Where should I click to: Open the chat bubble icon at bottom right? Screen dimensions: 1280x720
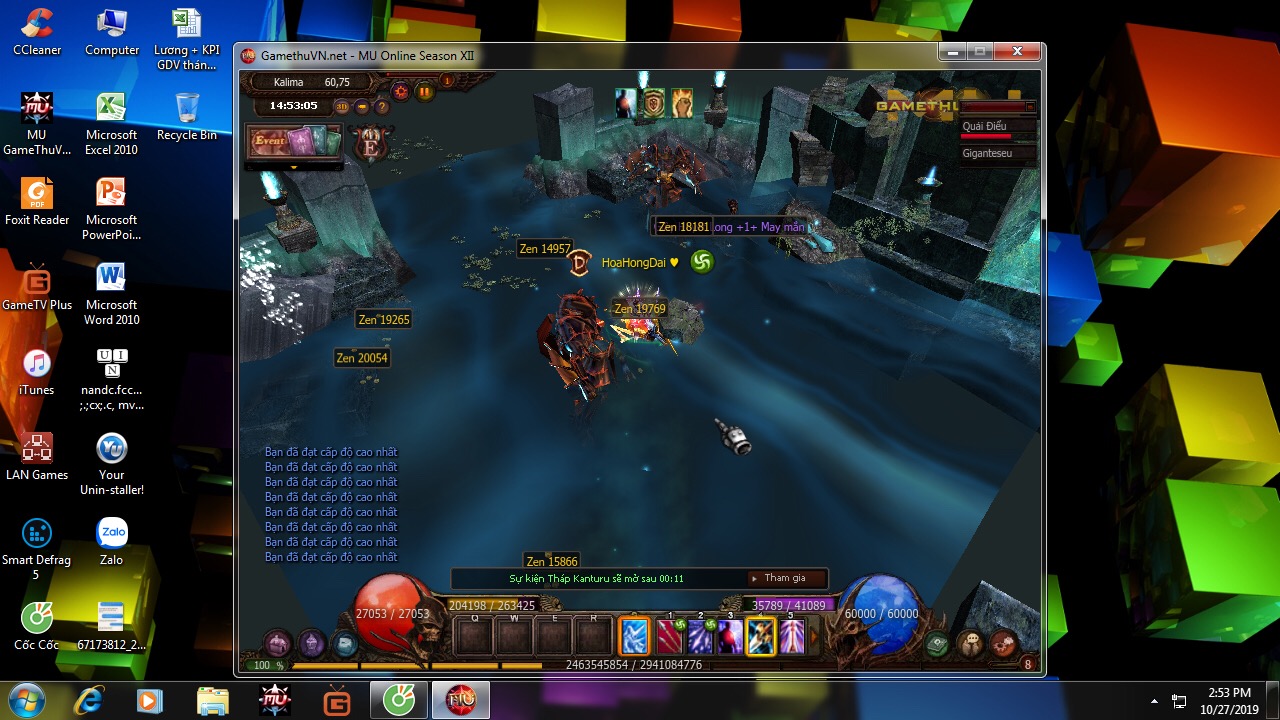click(x=969, y=644)
